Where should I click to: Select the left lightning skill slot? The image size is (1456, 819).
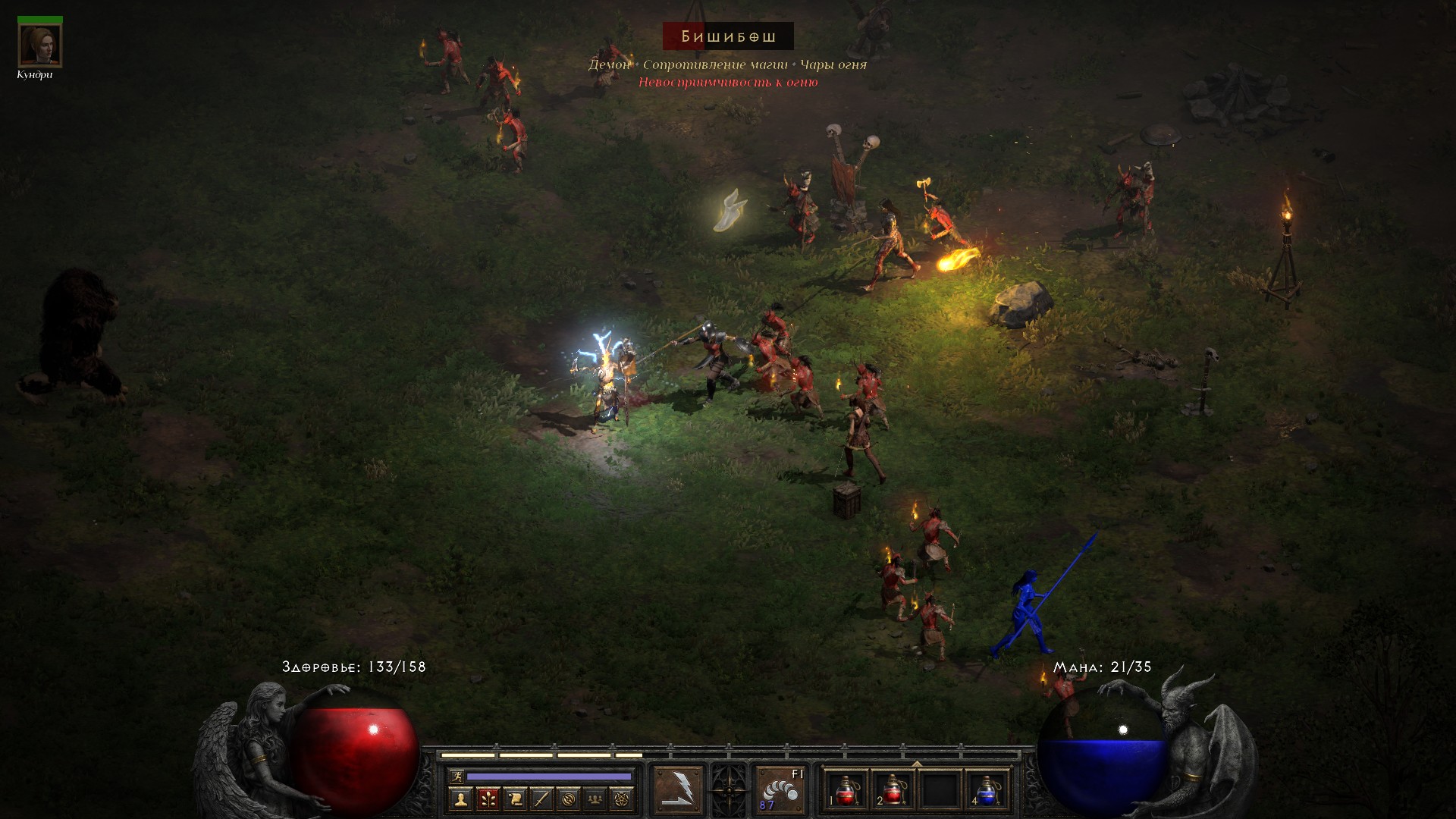[678, 790]
